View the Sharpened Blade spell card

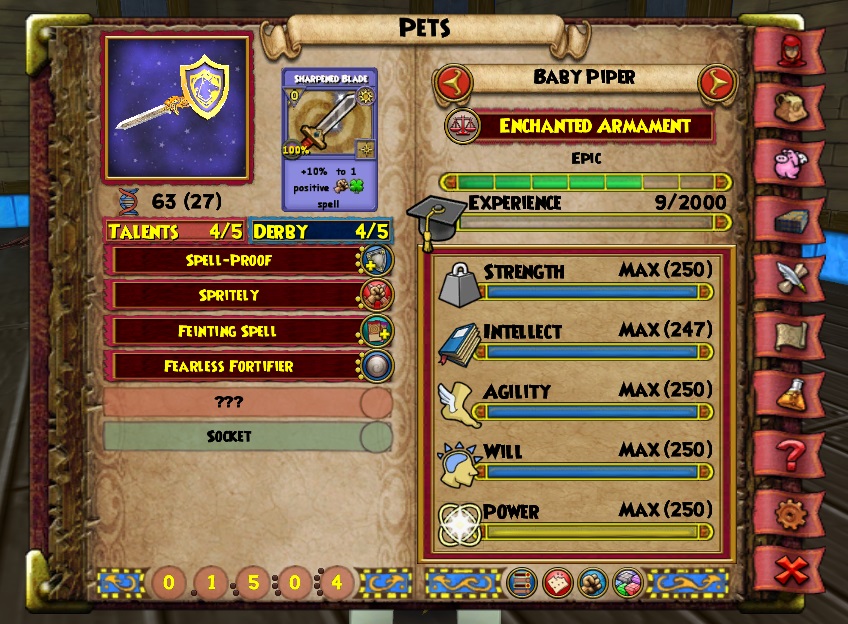click(x=330, y=139)
